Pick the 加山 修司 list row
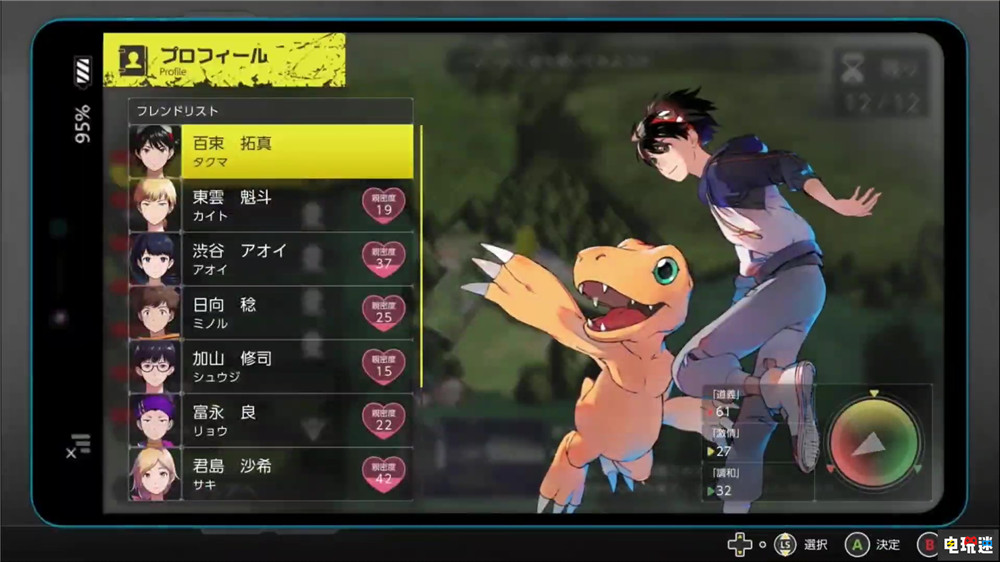 (271, 366)
